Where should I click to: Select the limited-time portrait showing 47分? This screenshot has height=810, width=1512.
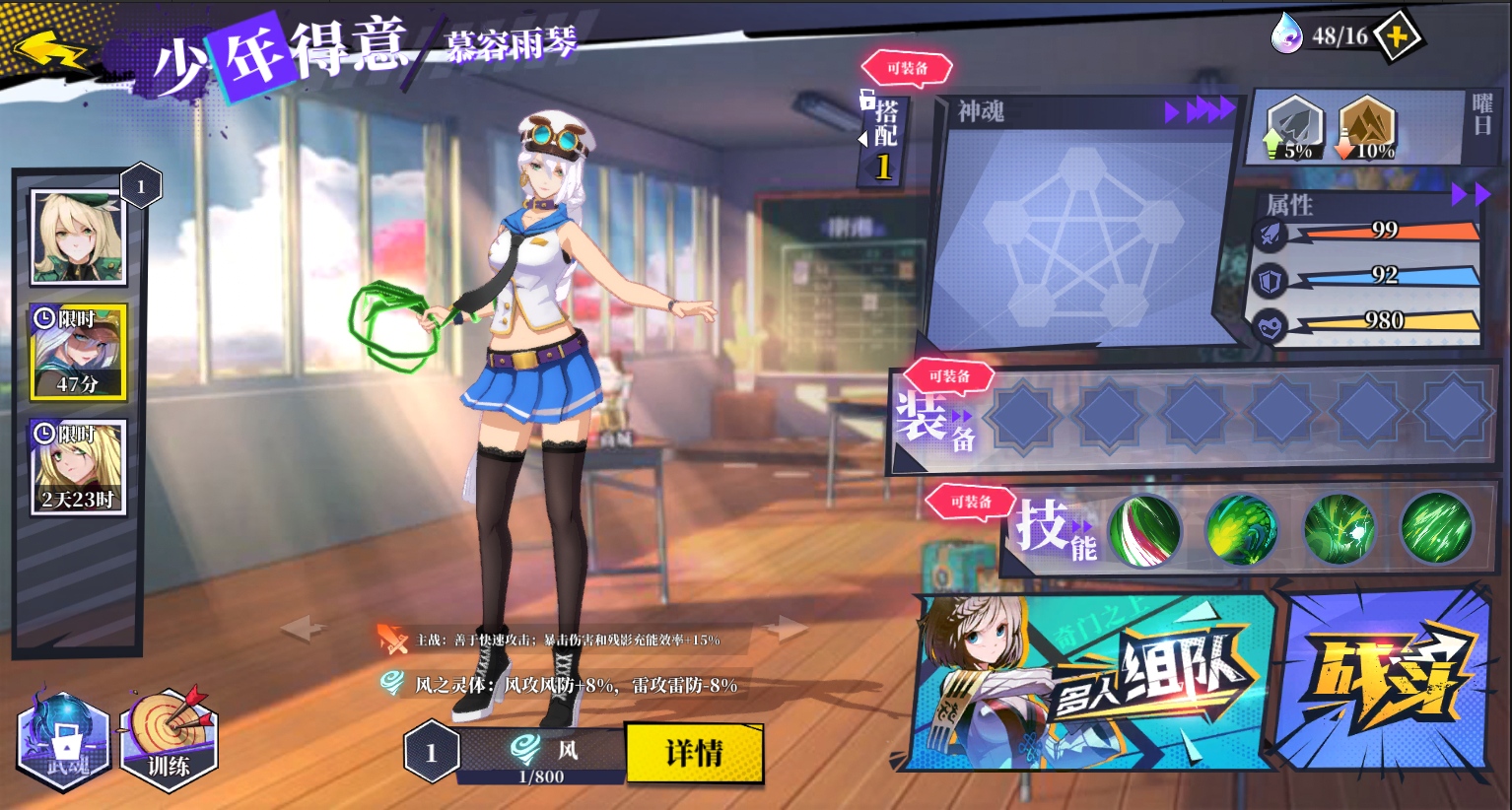(x=79, y=352)
